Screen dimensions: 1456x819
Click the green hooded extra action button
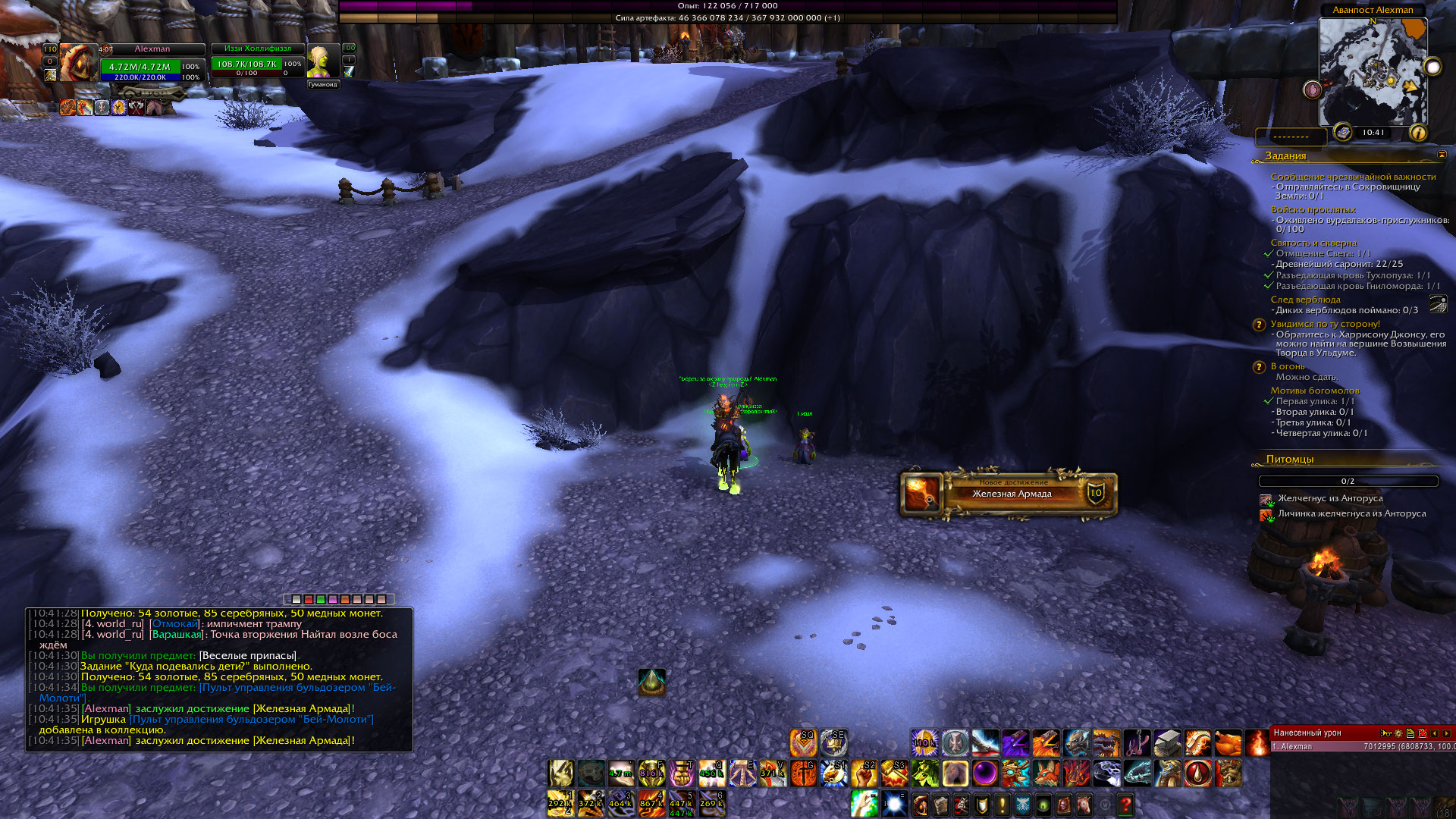click(651, 682)
